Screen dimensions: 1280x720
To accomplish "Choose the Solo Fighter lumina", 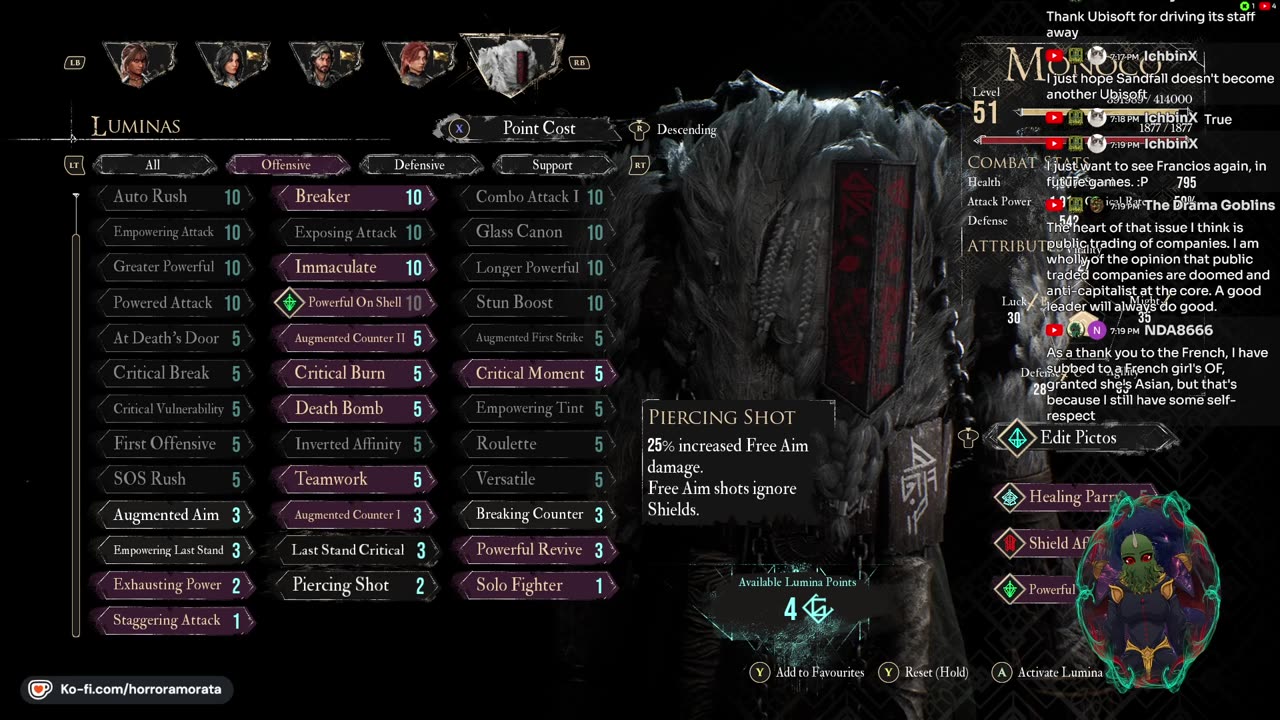I will (x=535, y=585).
